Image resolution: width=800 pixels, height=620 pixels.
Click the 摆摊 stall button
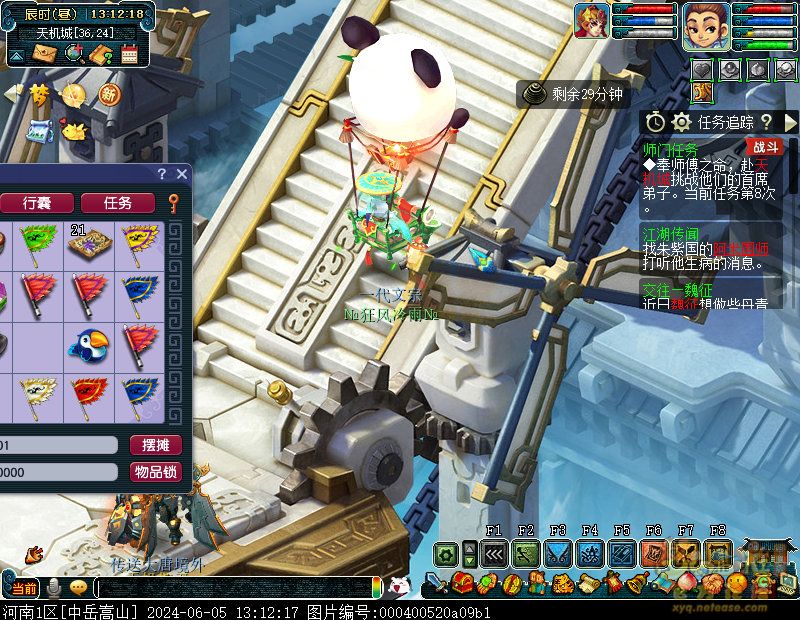point(155,445)
